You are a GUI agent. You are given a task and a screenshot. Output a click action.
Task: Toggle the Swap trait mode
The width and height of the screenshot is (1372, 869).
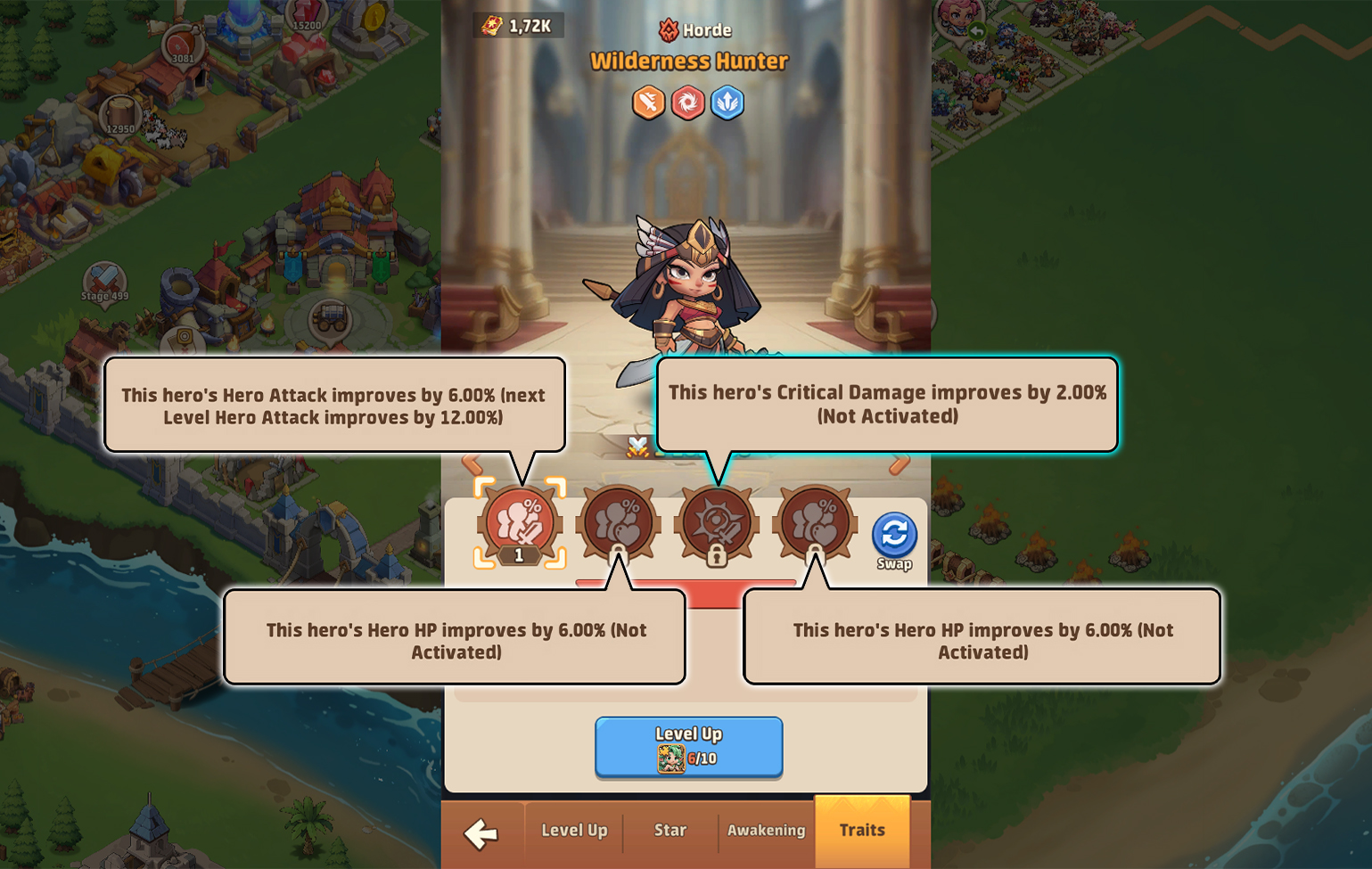tap(894, 535)
